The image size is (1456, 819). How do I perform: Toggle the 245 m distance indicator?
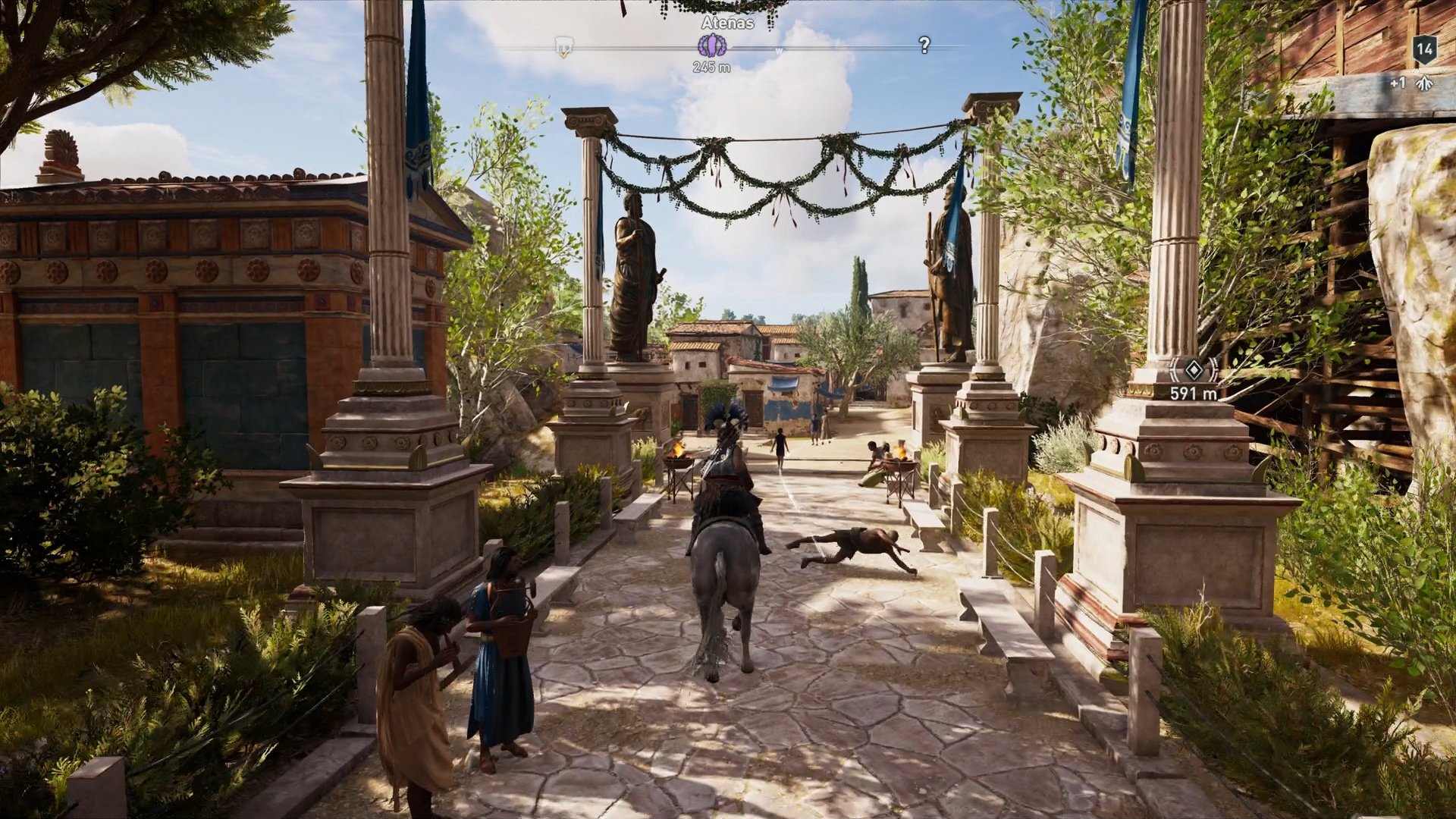point(712,67)
